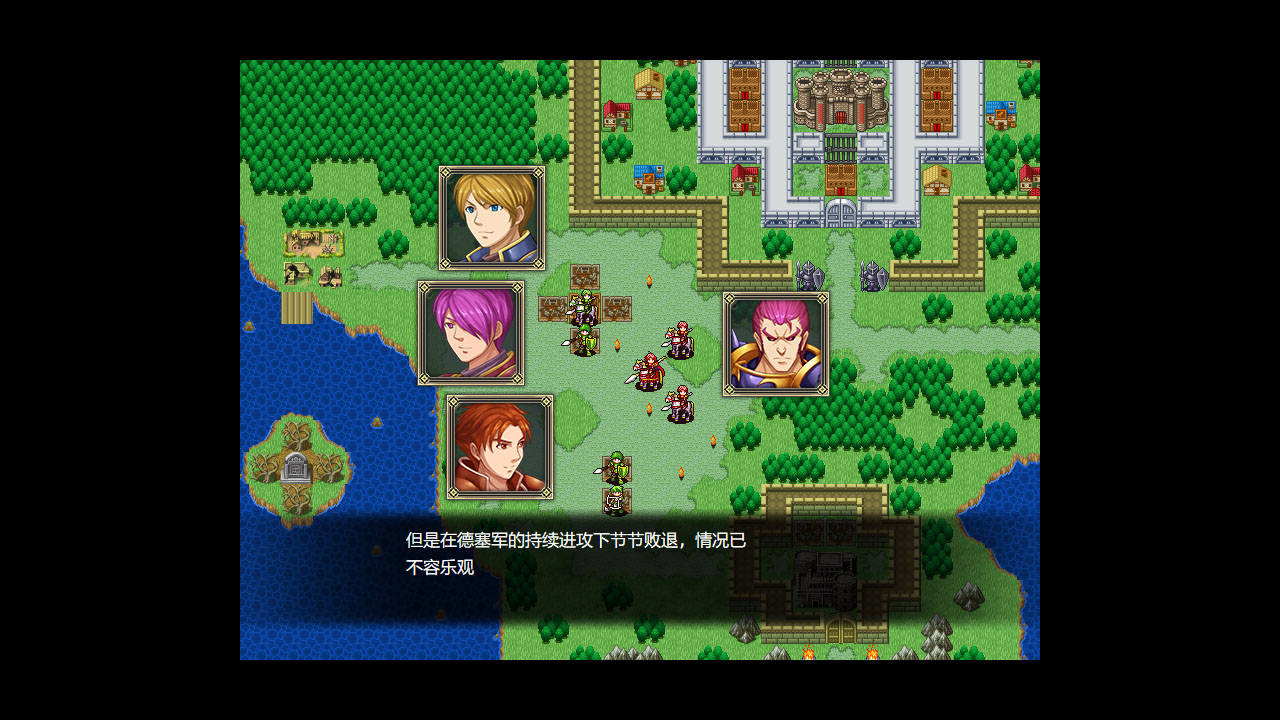Click the purple-haired character's portrait
This screenshot has width=1280, height=720.
[470, 334]
